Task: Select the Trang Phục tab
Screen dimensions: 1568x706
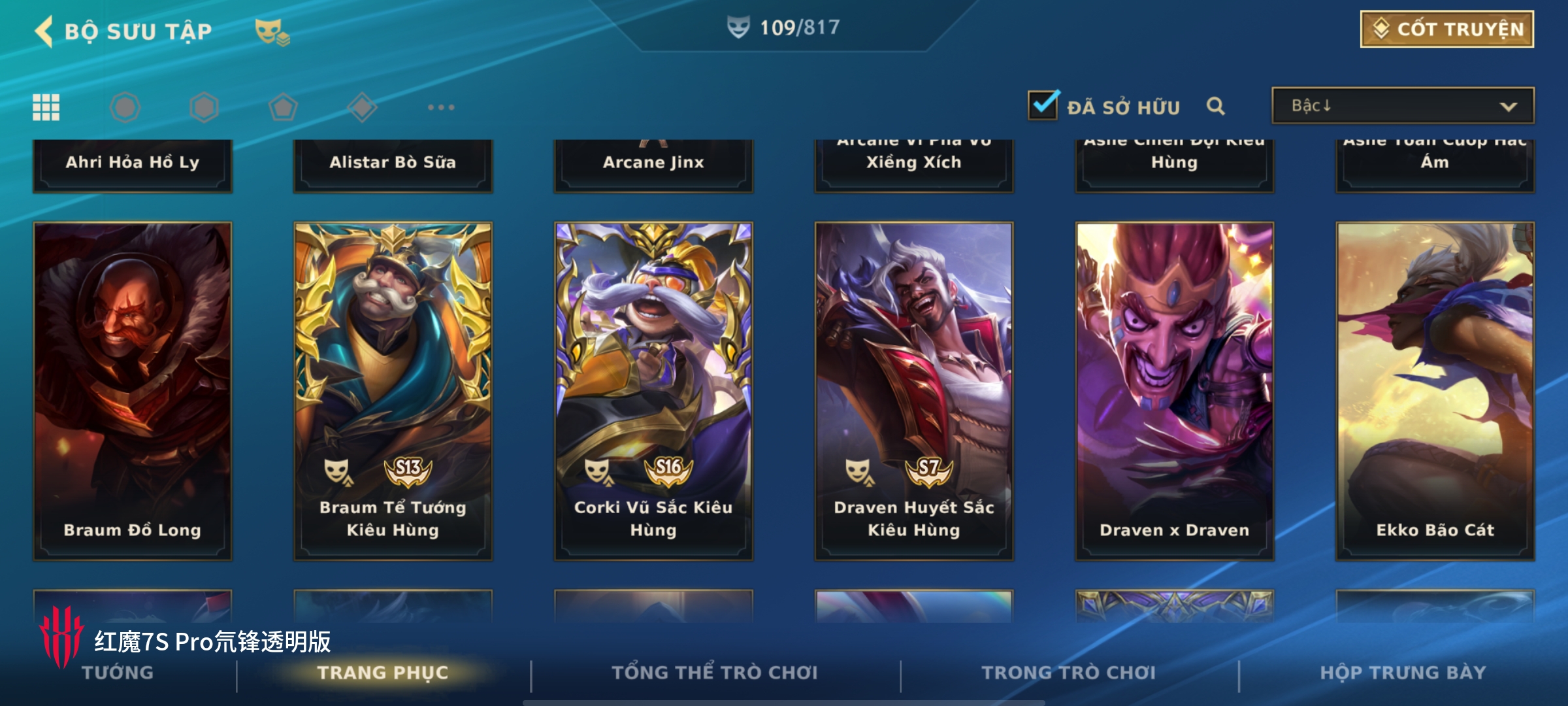Action: point(383,673)
